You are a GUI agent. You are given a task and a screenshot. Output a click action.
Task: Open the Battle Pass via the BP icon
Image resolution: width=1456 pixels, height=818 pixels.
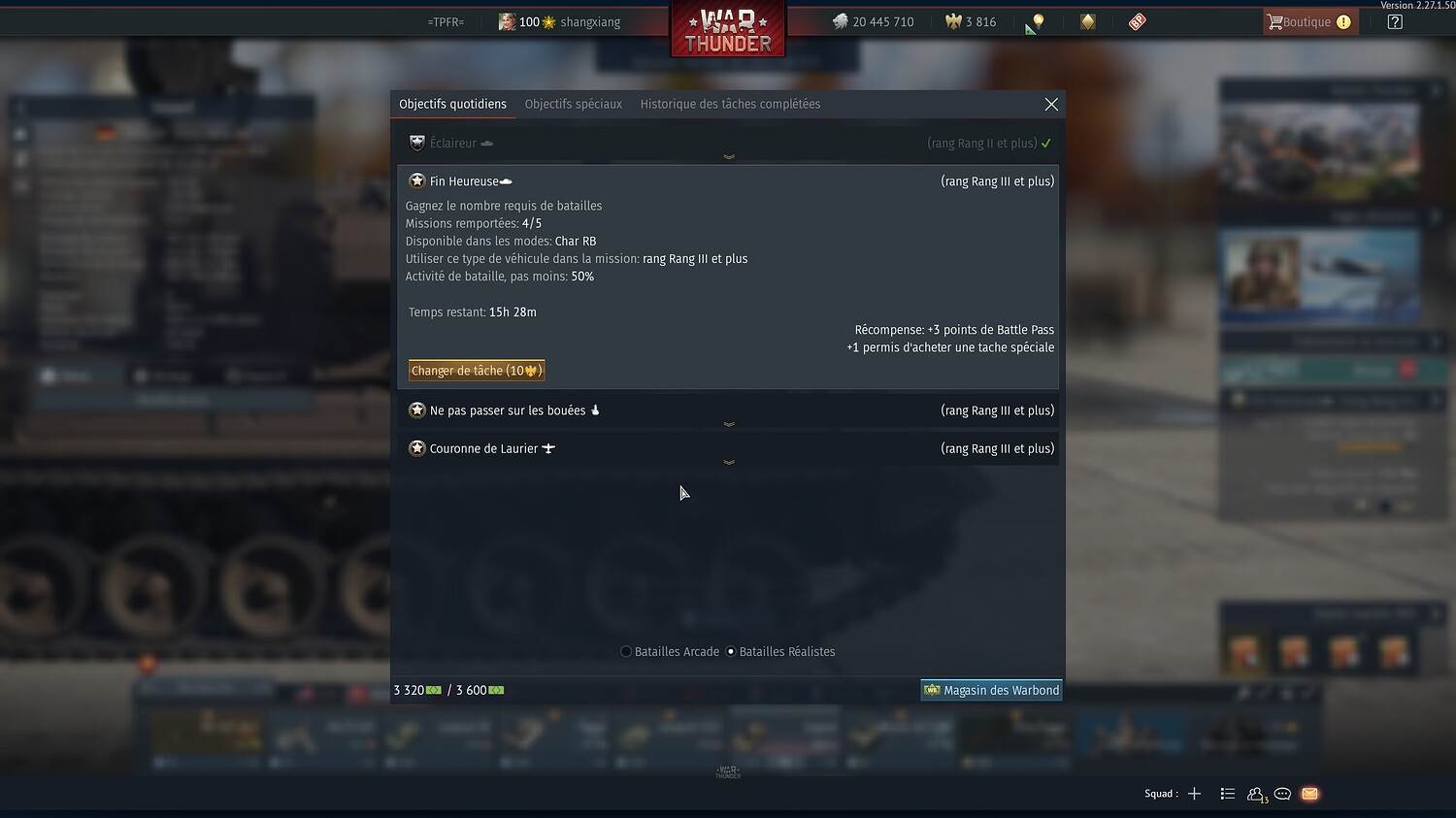click(x=1136, y=20)
